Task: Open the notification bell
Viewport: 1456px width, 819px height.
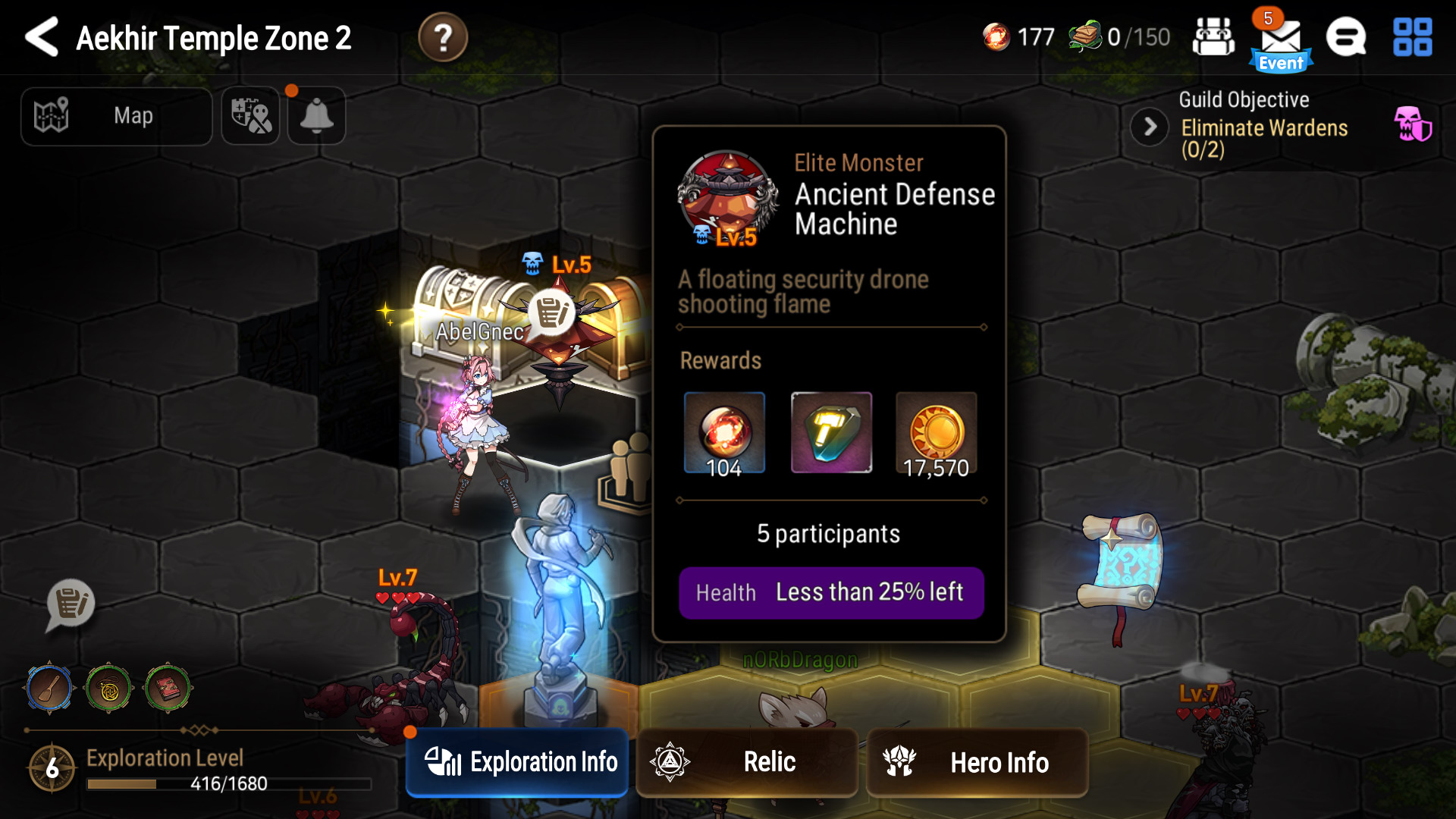Action: pos(317,116)
